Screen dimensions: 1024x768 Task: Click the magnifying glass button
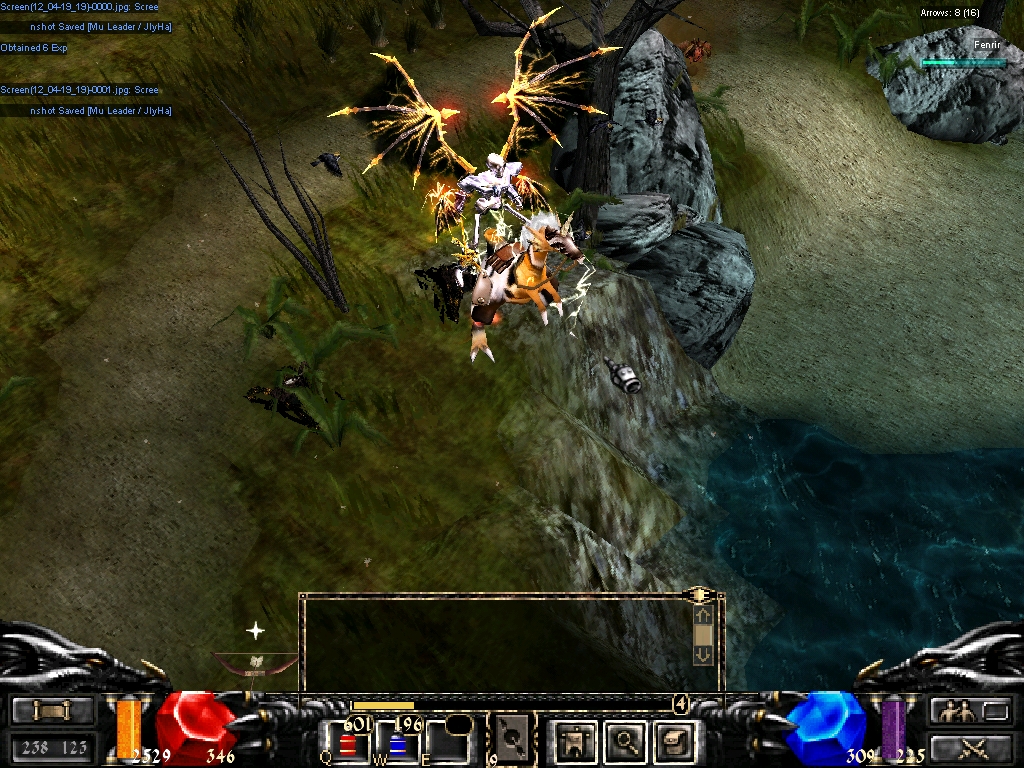point(626,741)
